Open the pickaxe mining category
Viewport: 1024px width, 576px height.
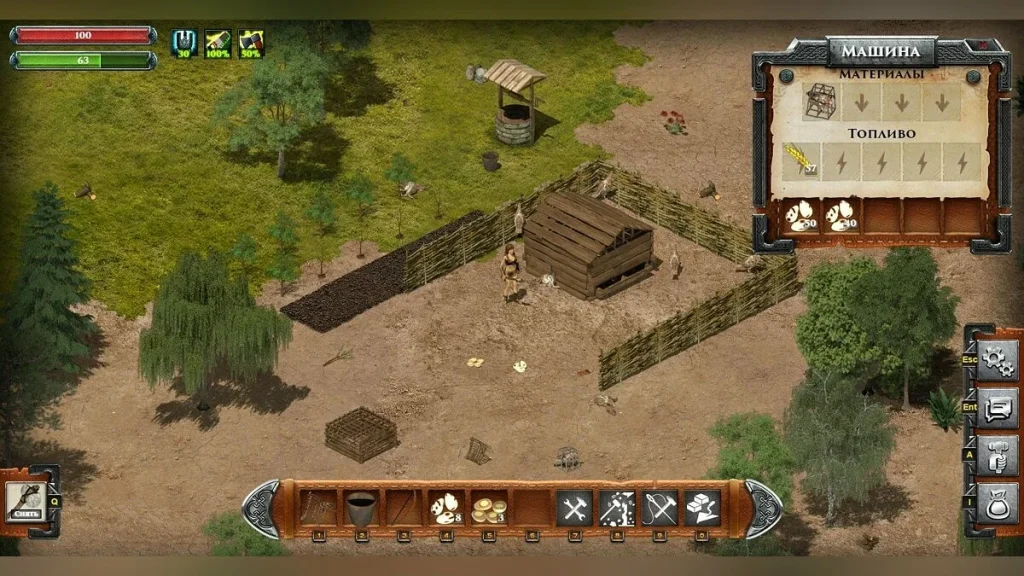click(x=617, y=508)
